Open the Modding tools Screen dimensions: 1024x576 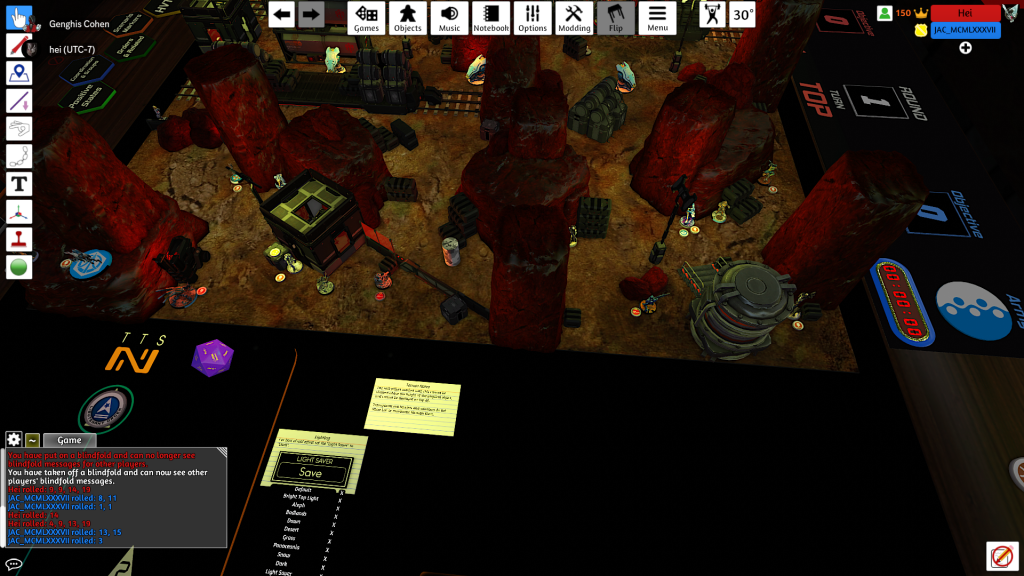click(574, 17)
